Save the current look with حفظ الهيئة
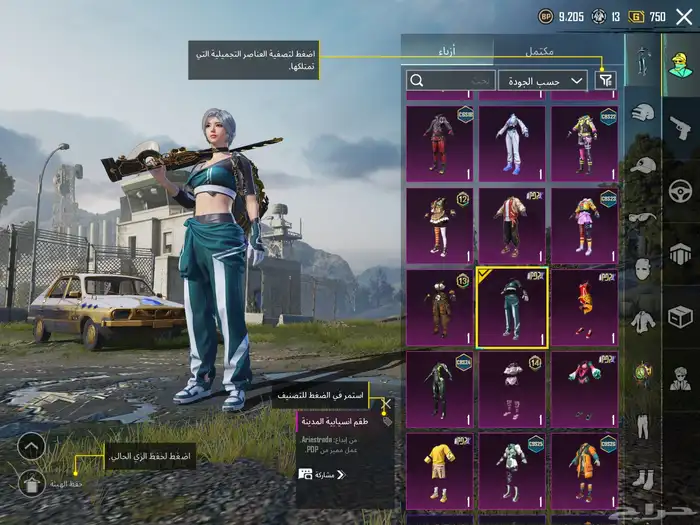This screenshot has height=525, width=700. 31,484
